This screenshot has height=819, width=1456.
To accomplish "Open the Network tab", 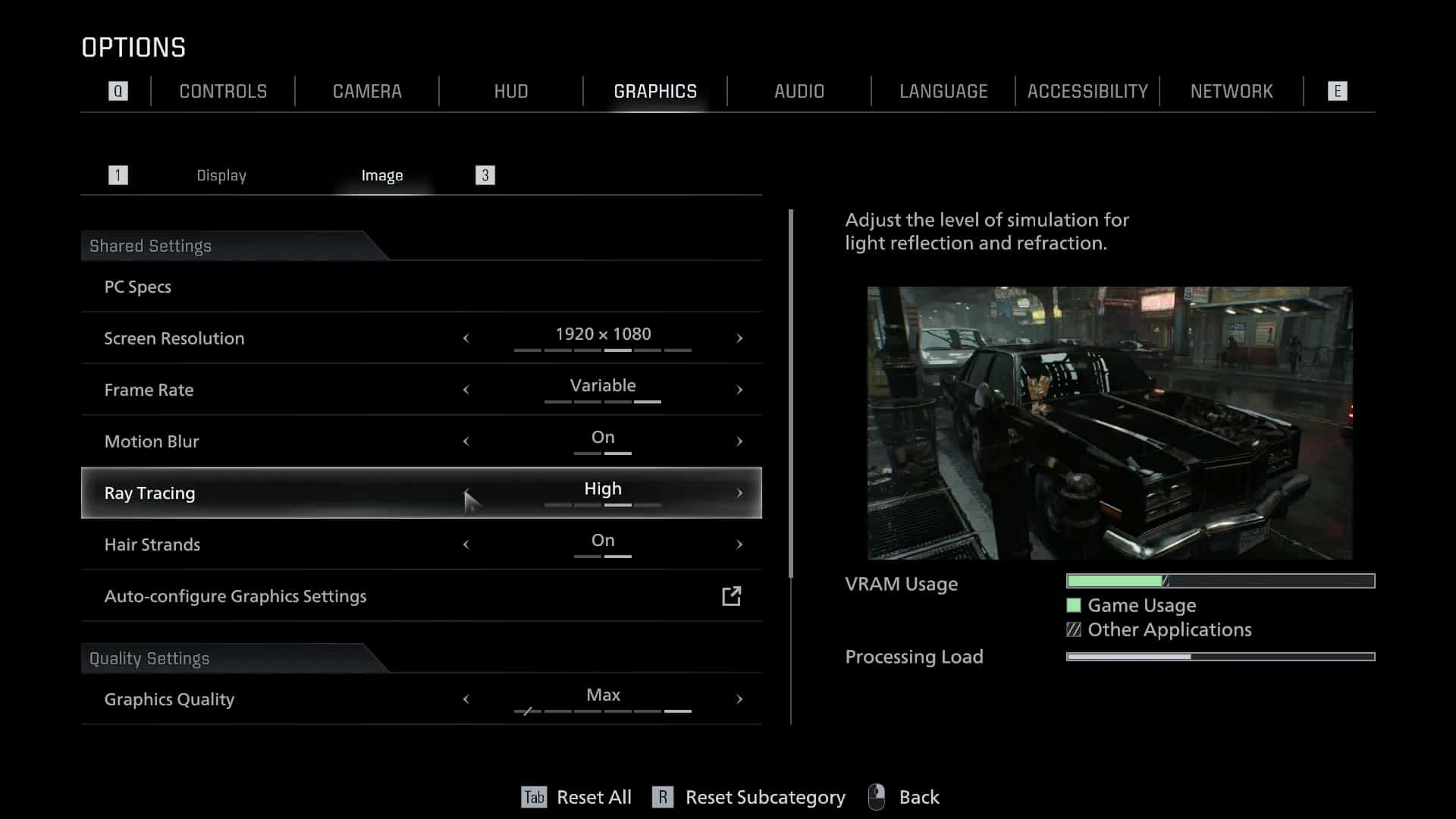I will pyautogui.click(x=1232, y=92).
